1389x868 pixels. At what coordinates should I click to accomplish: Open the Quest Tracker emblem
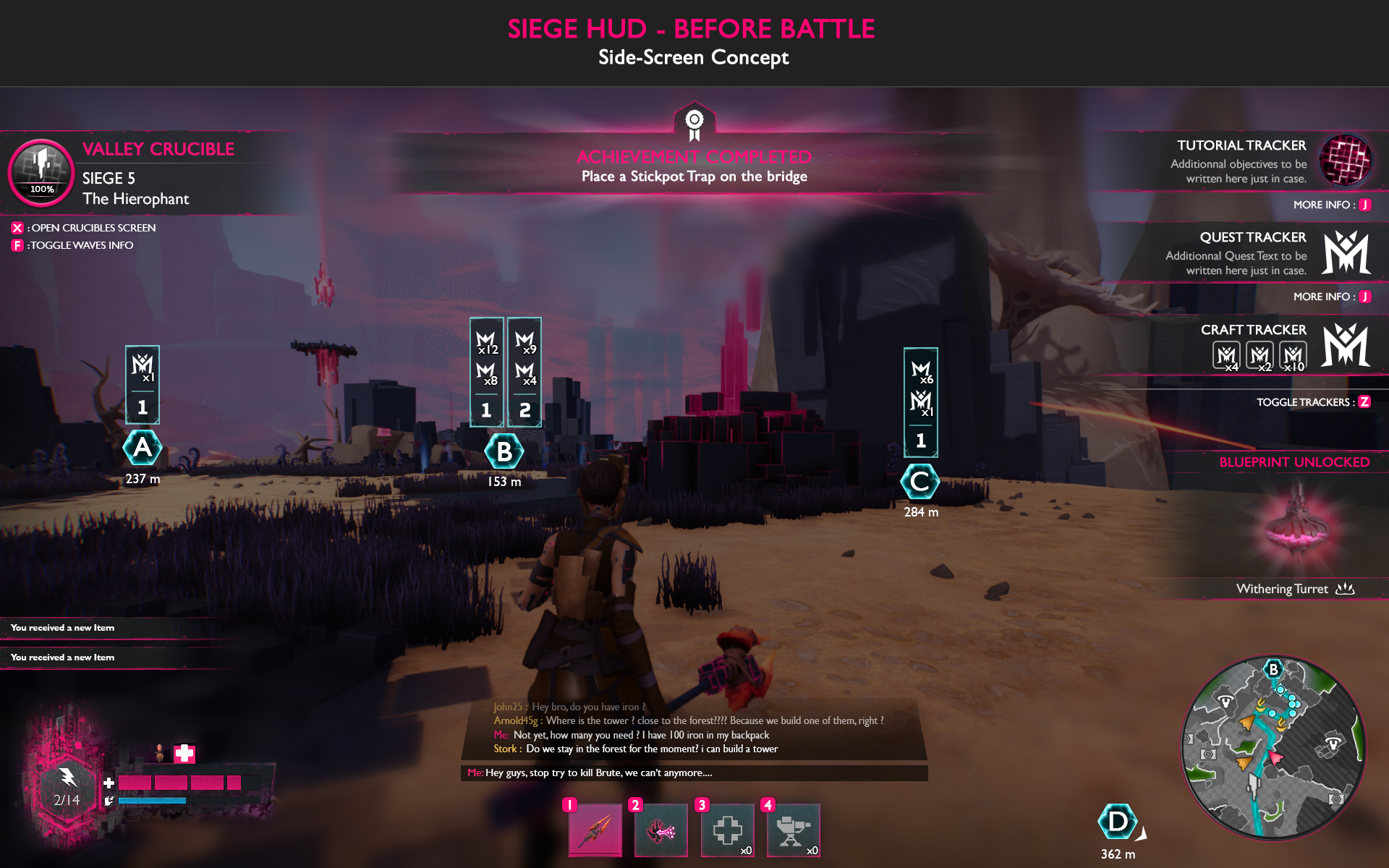[x=1346, y=252]
